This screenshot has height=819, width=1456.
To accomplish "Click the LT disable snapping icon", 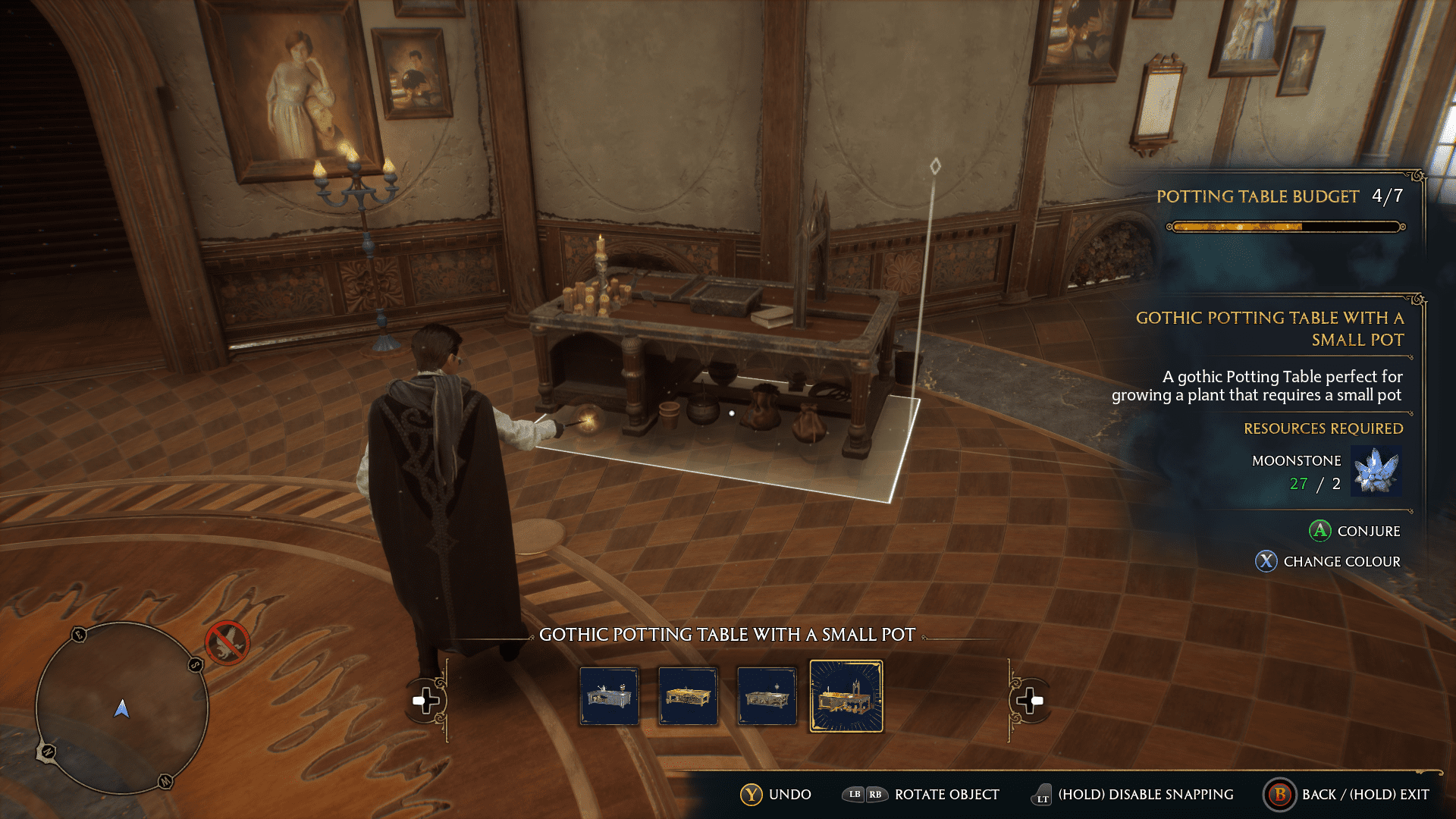I will 1042,795.
